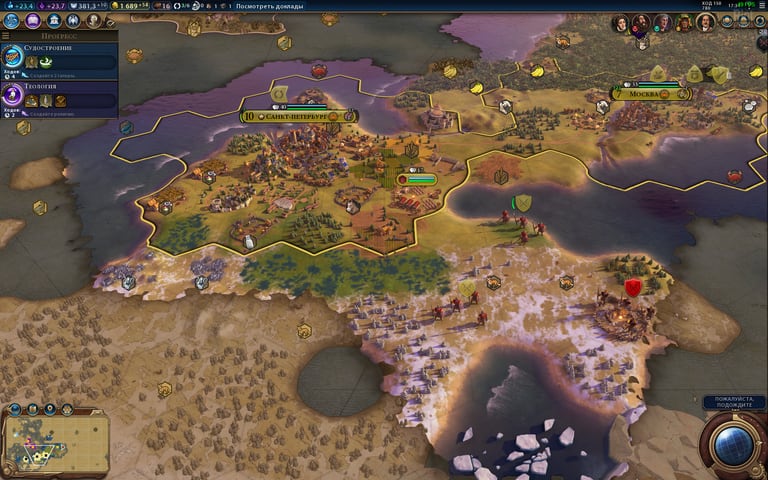The height and width of the screenshot is (480, 768).
Task: Open the main menu hamburger icon
Action: pyautogui.click(x=760, y=6)
